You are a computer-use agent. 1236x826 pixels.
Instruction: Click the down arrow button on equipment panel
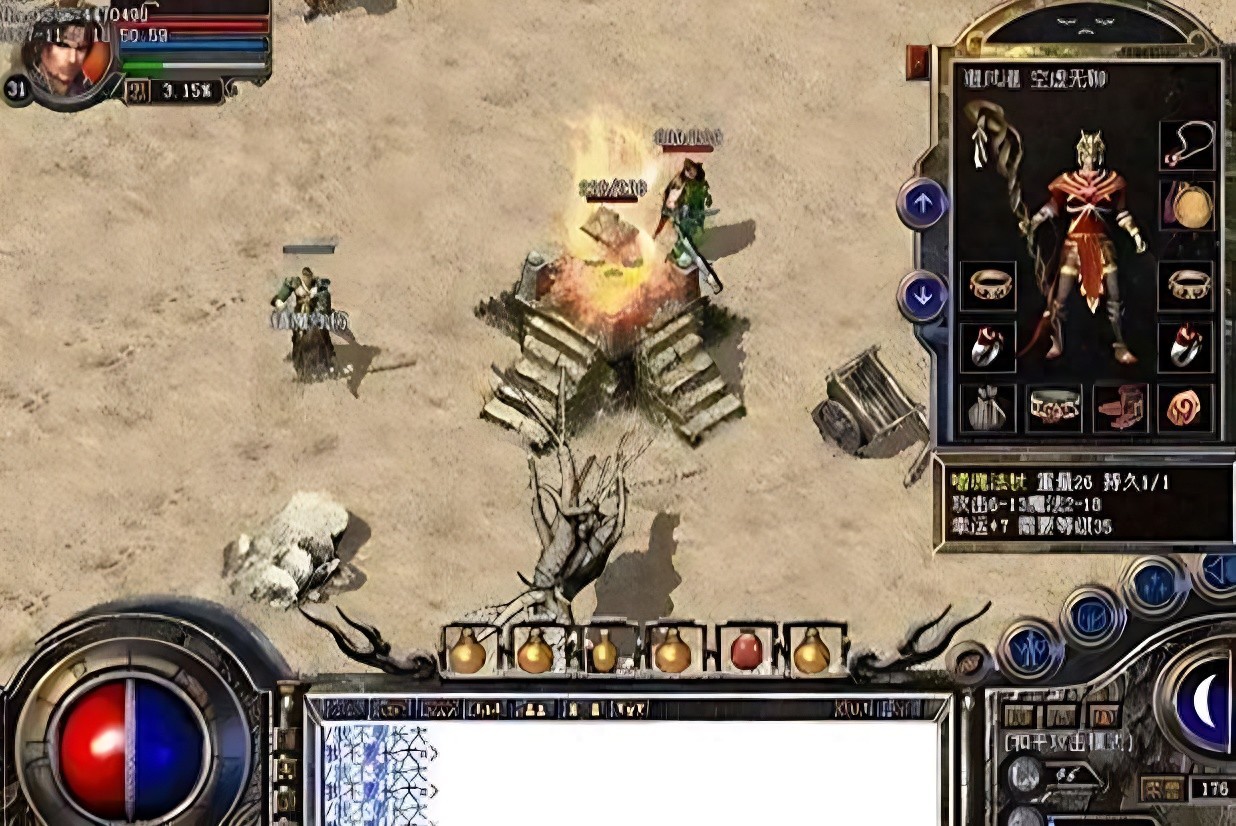click(922, 296)
